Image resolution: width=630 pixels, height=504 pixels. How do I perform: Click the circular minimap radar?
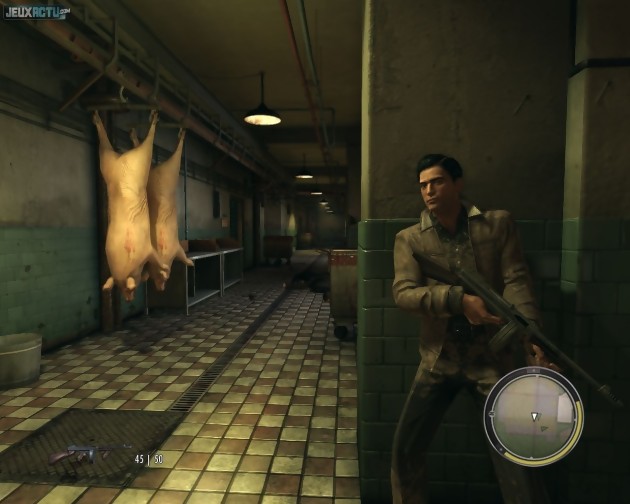532,415
